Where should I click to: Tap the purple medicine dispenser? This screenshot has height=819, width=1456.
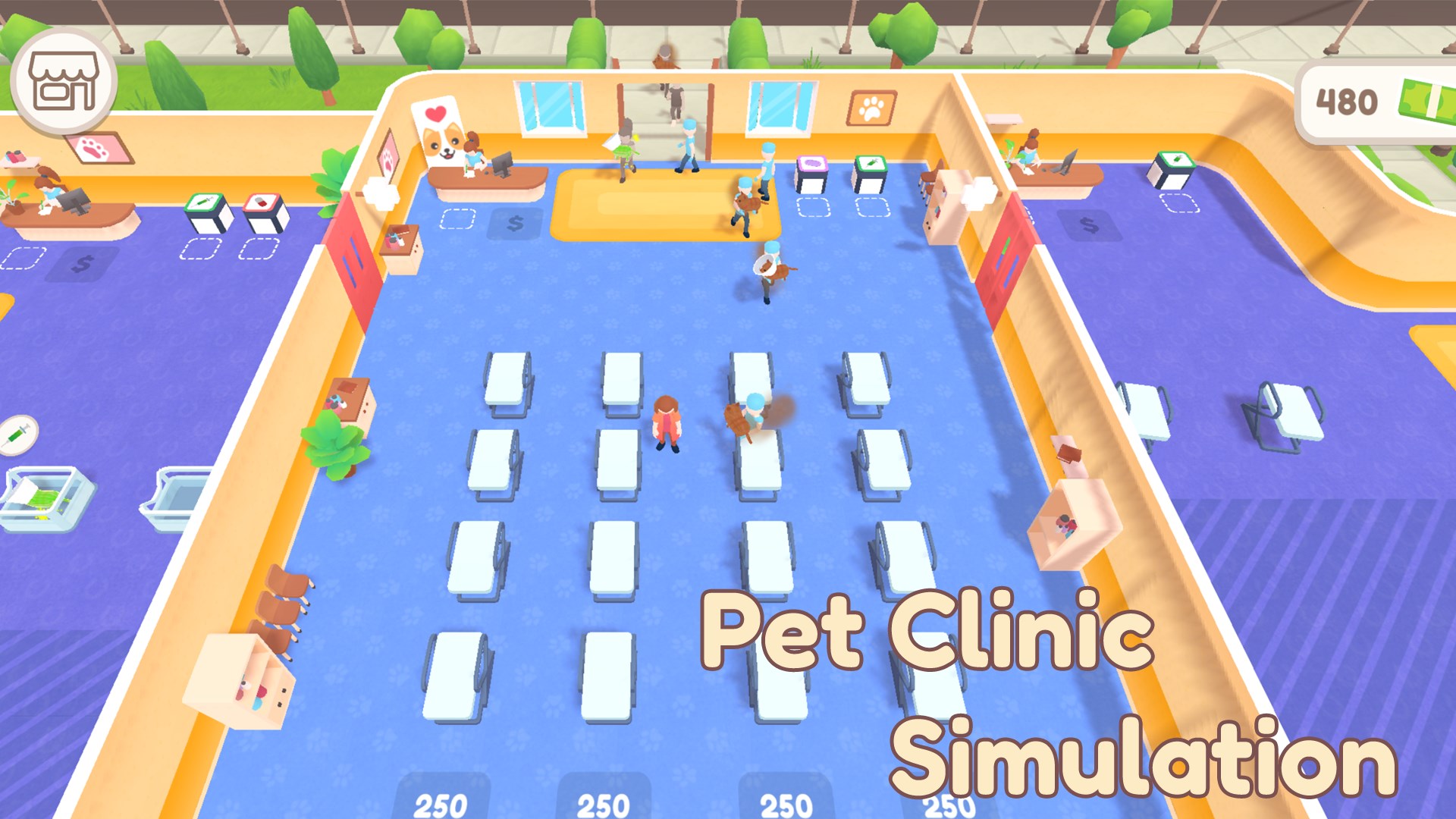(811, 163)
